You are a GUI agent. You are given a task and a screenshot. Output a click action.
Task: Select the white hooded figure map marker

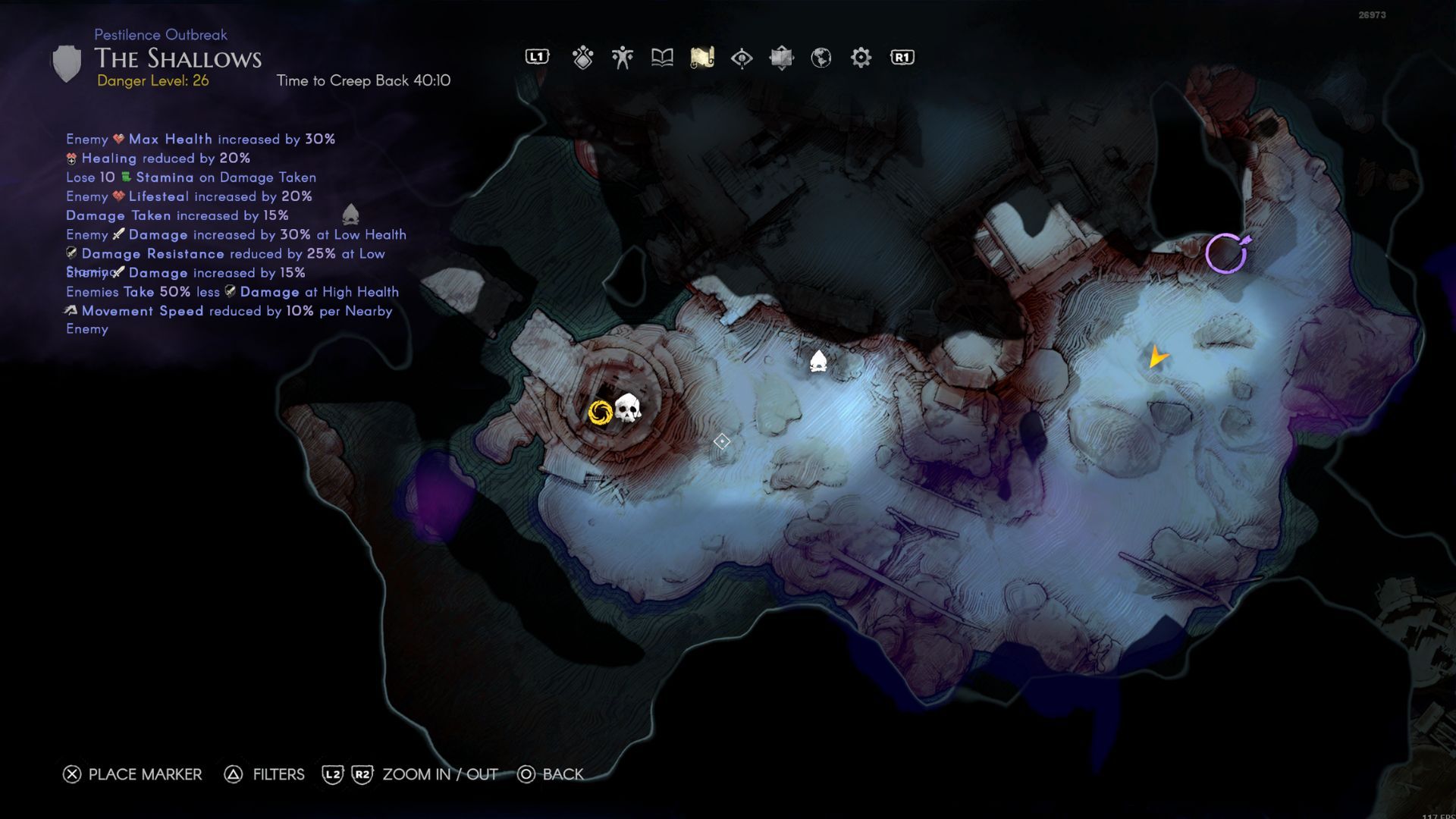(x=817, y=361)
